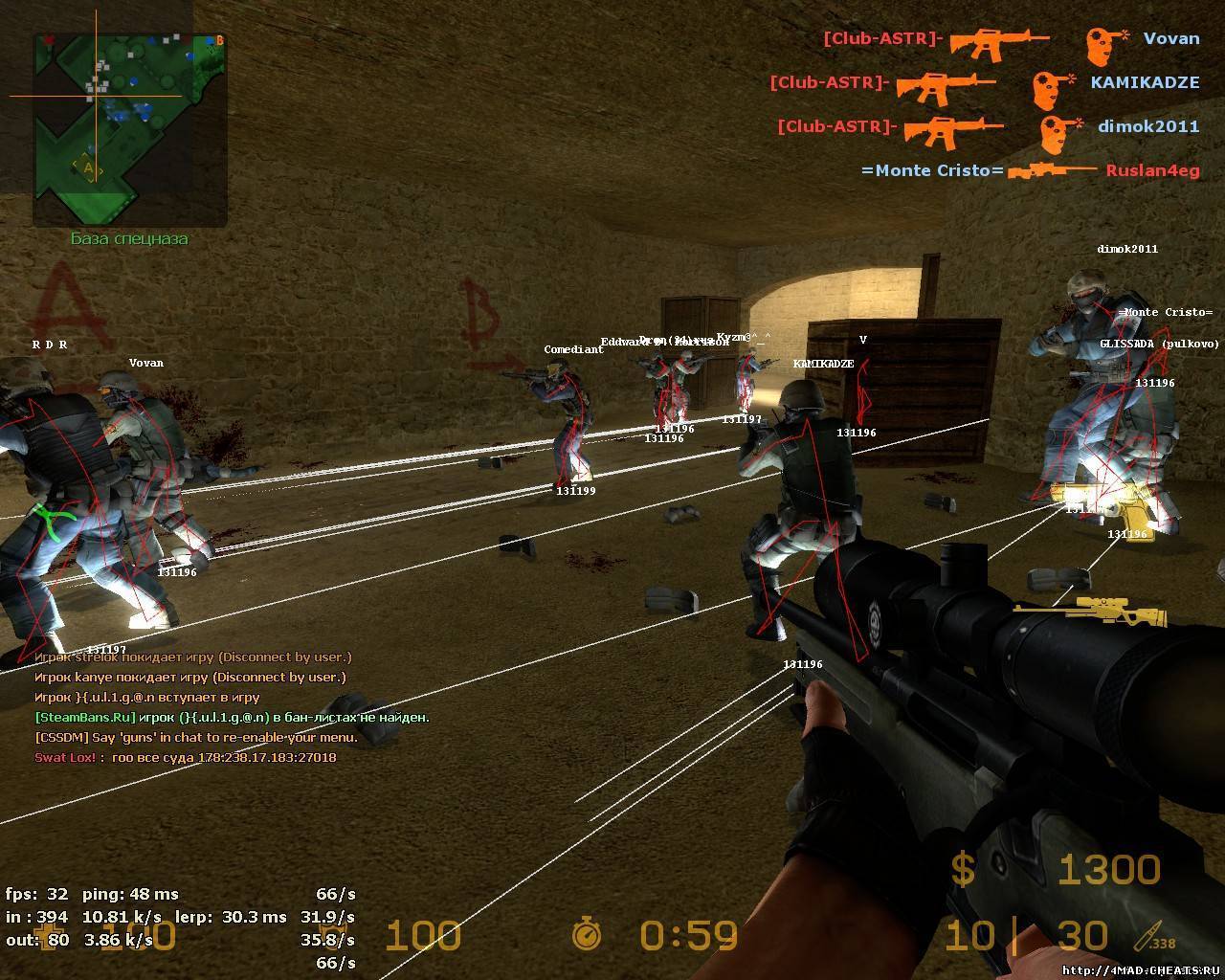Click the radar minimap
1225x980 pixels.
[129, 129]
